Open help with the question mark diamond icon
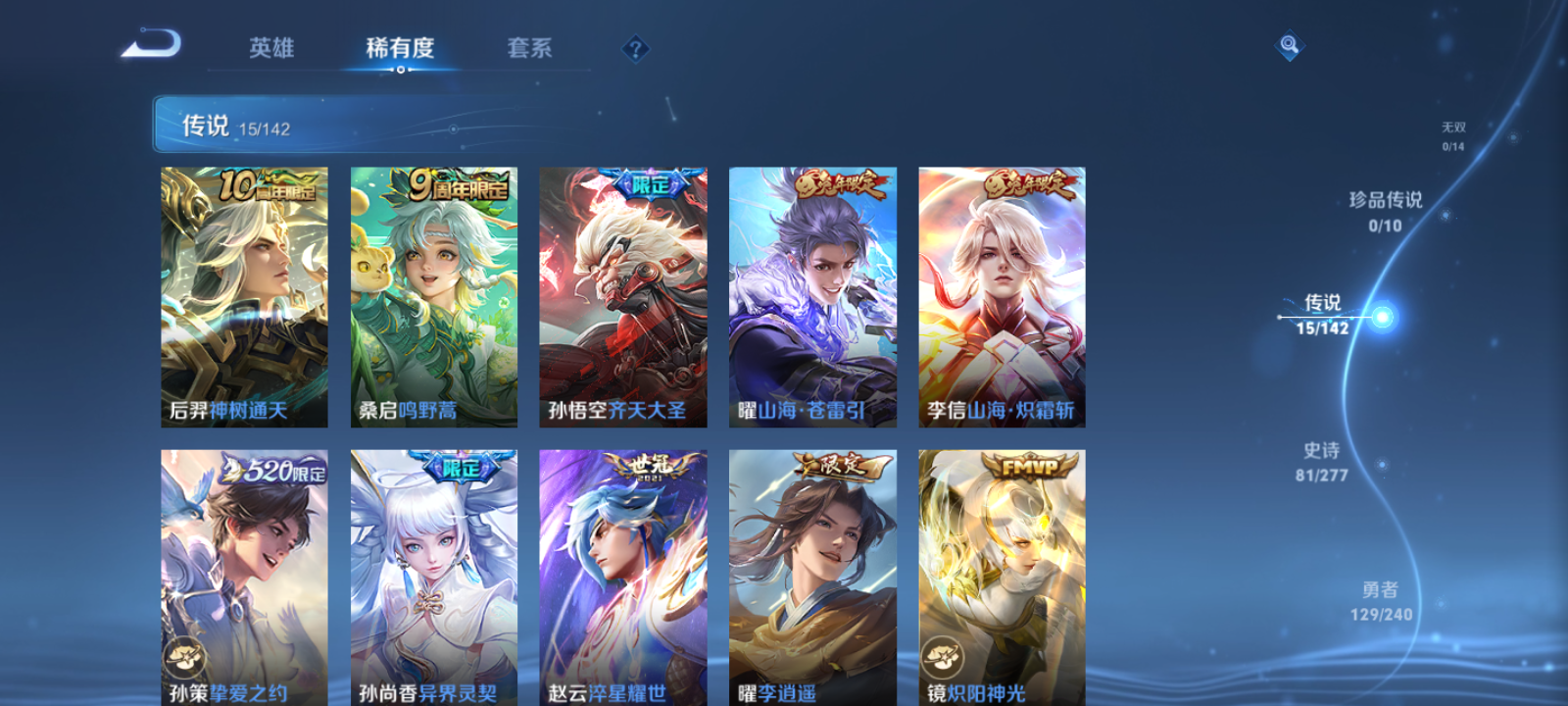 [x=637, y=48]
